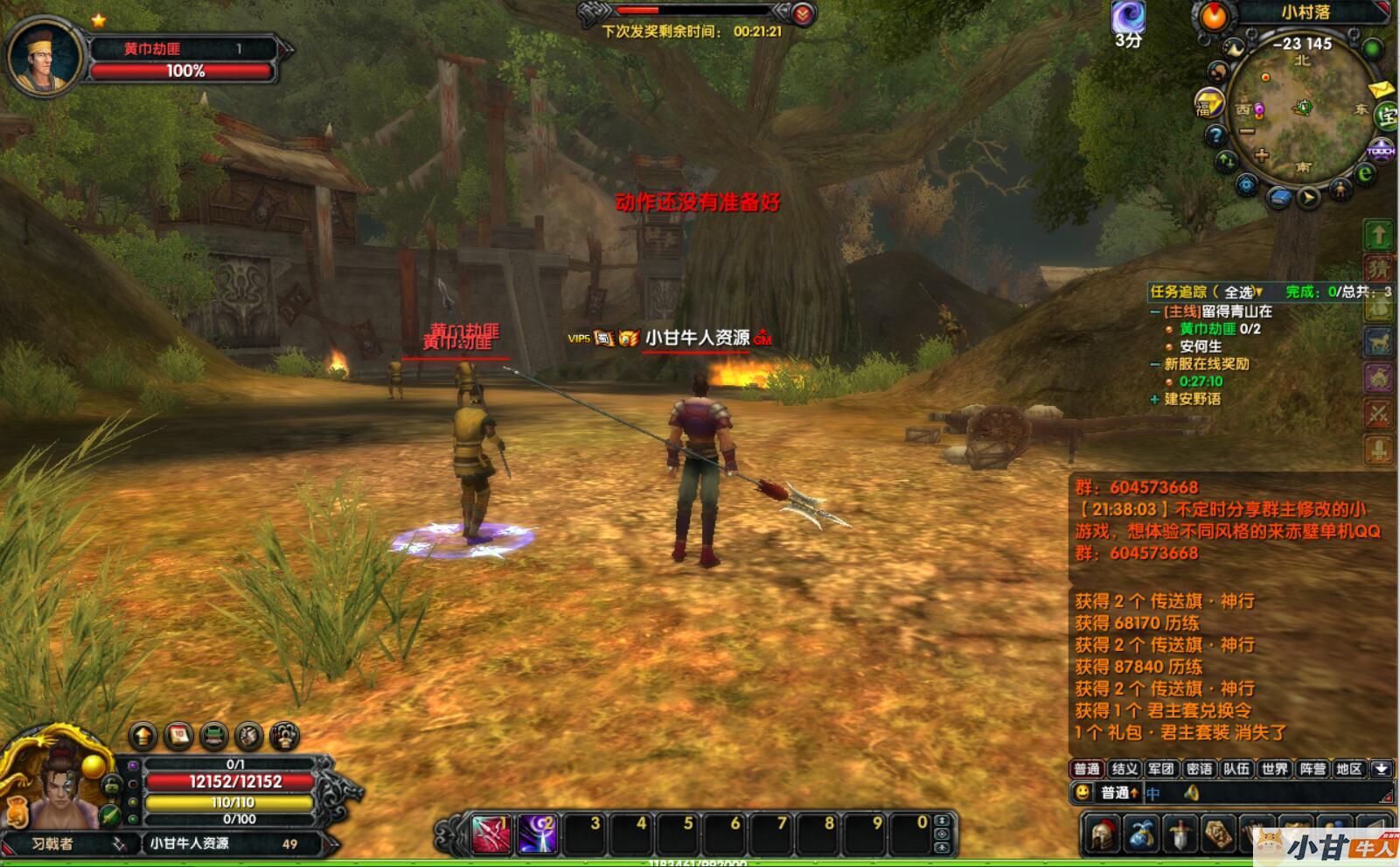Screen dimensions: 1400x867
Task: Zoom out the minimap with minus button
Action: pyautogui.click(x=1247, y=131)
